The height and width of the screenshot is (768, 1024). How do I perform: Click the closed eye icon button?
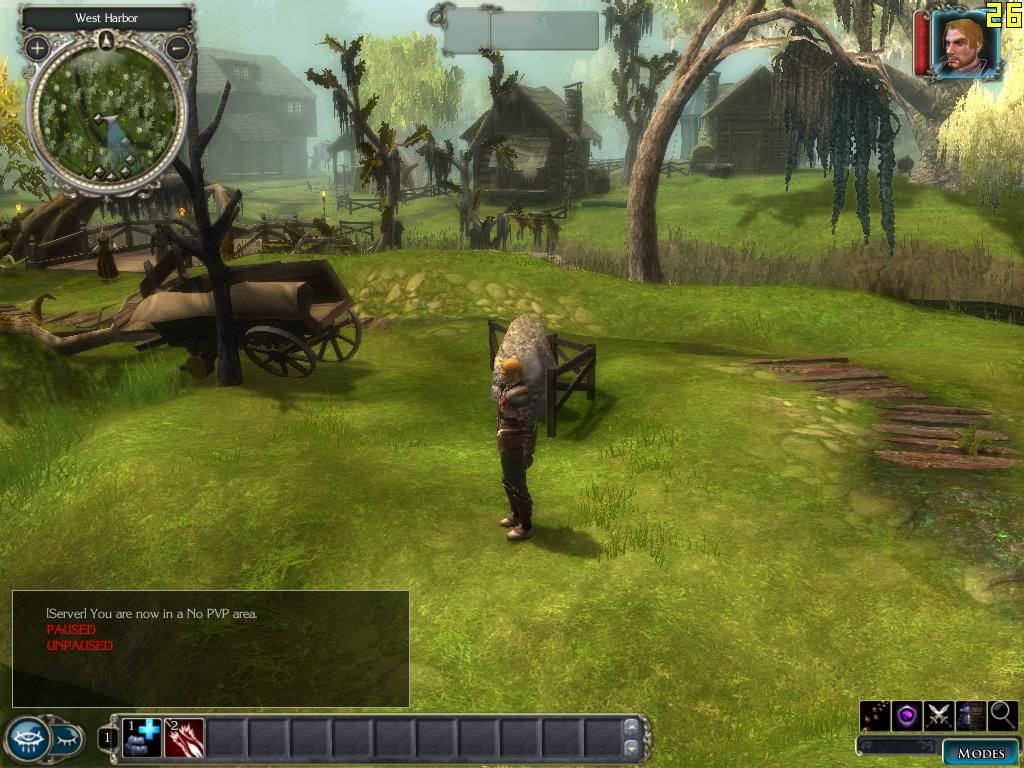(64, 739)
